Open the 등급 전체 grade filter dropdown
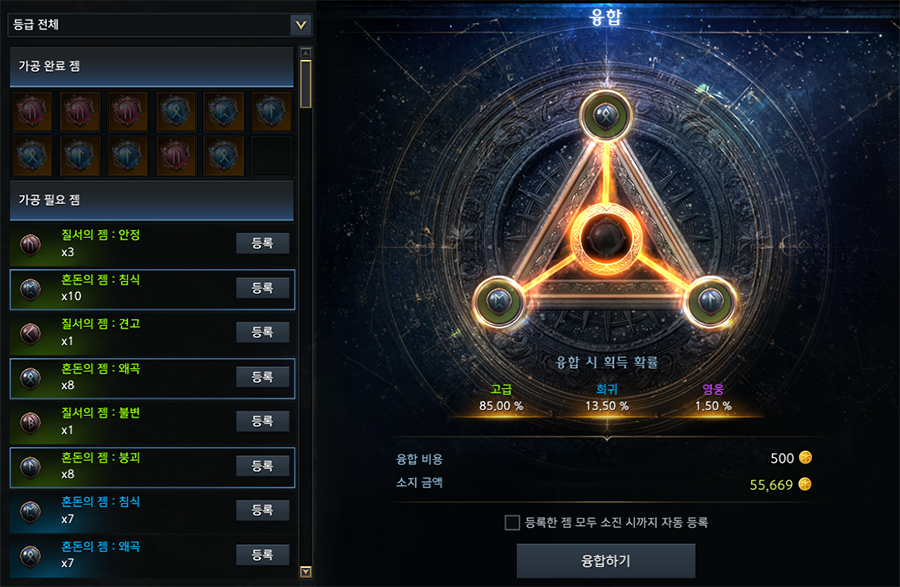This screenshot has width=900, height=587. [x=299, y=24]
